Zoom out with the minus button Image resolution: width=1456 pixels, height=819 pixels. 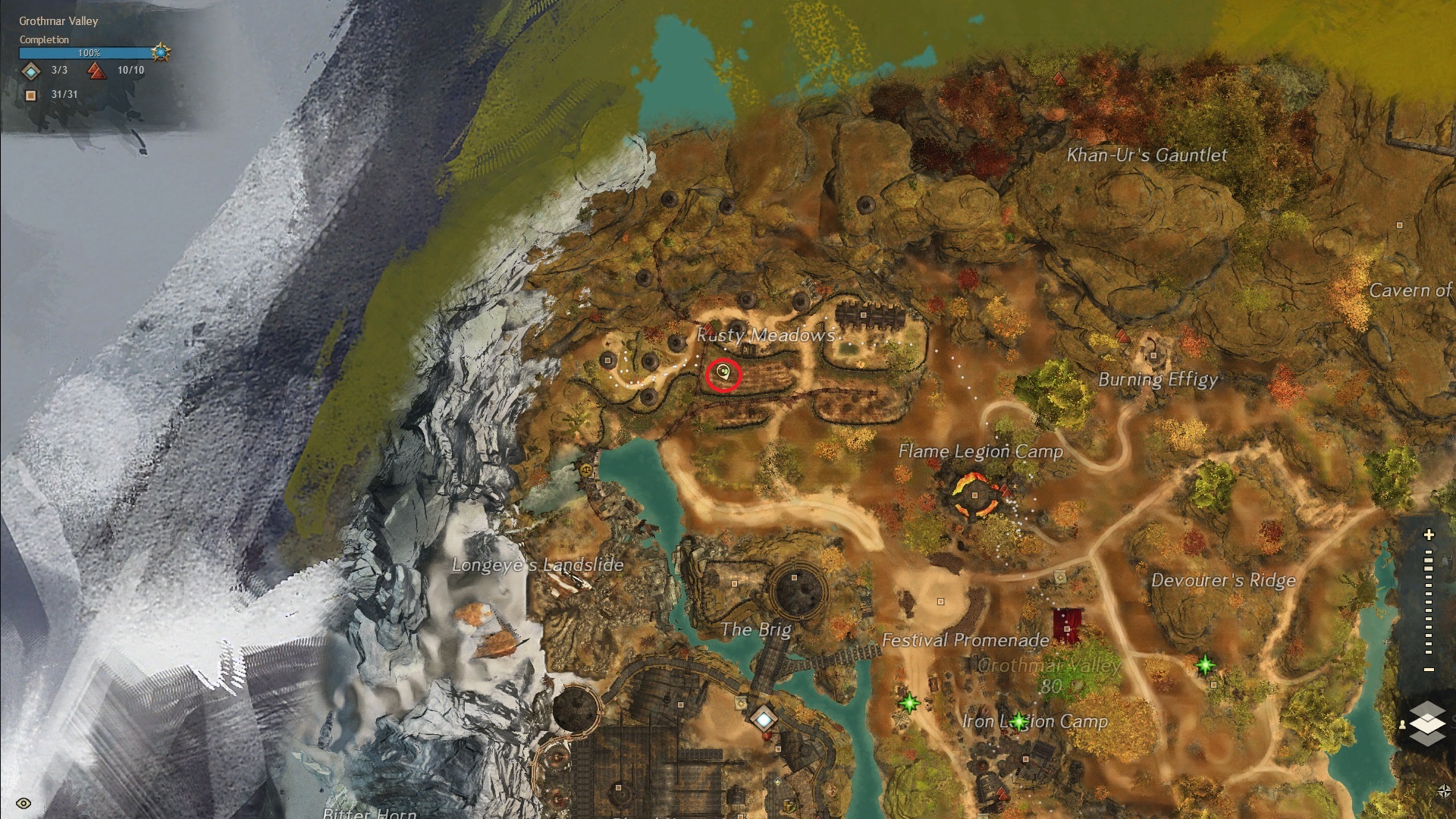click(x=1429, y=670)
